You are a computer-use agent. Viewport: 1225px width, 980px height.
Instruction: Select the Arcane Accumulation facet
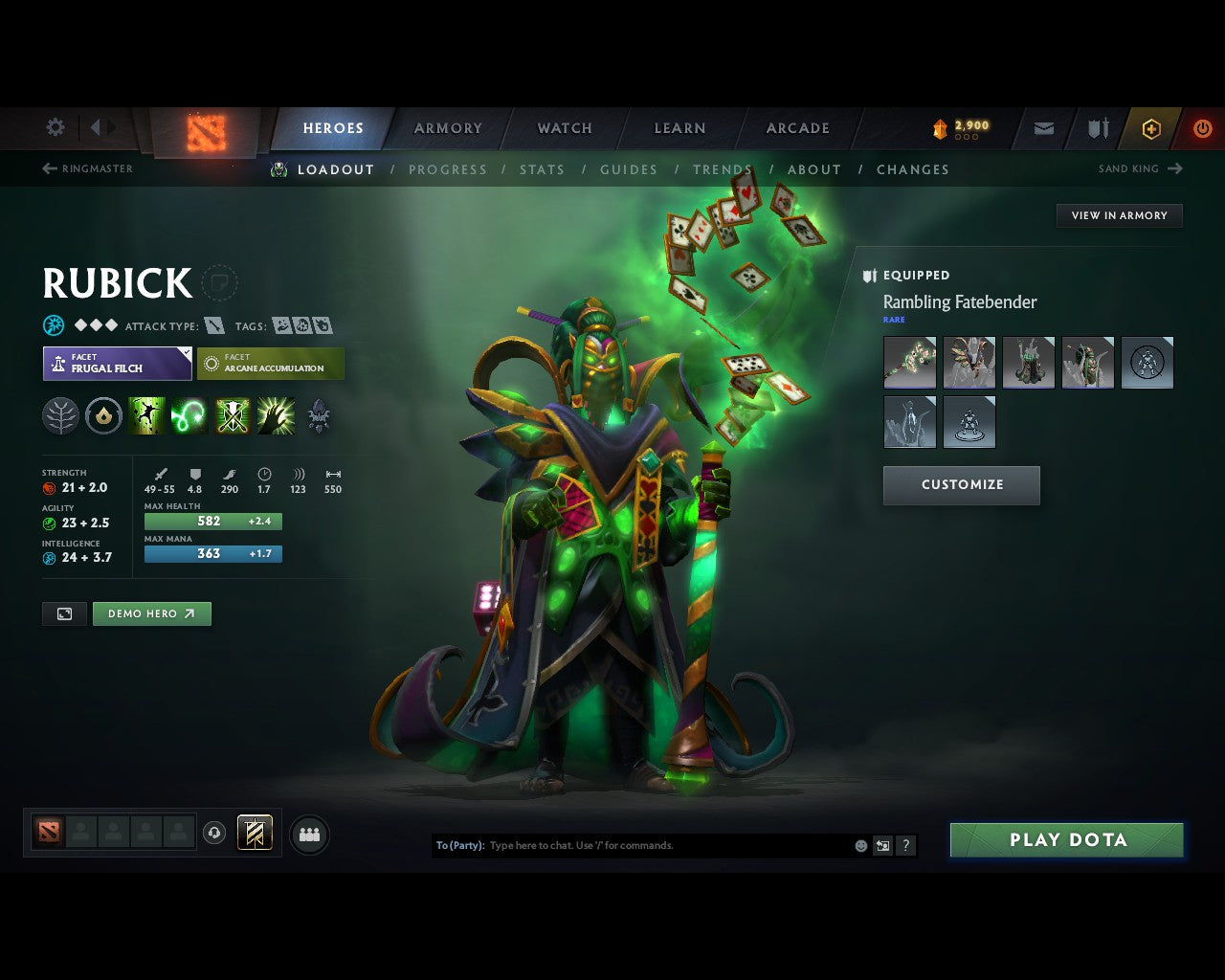tap(271, 364)
